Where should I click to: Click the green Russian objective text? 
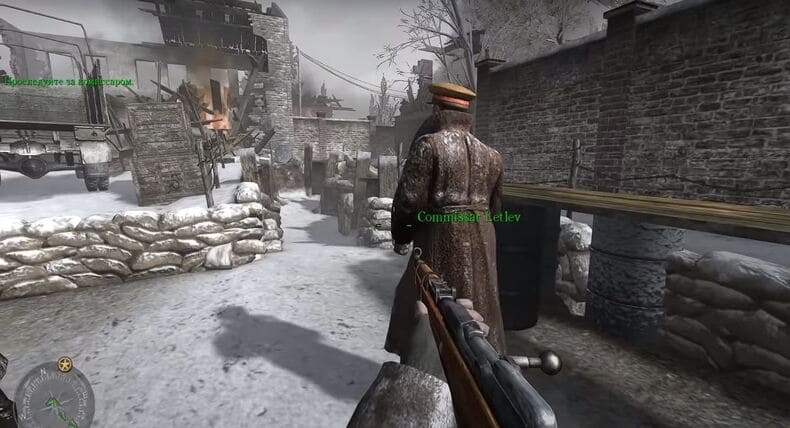(69, 82)
